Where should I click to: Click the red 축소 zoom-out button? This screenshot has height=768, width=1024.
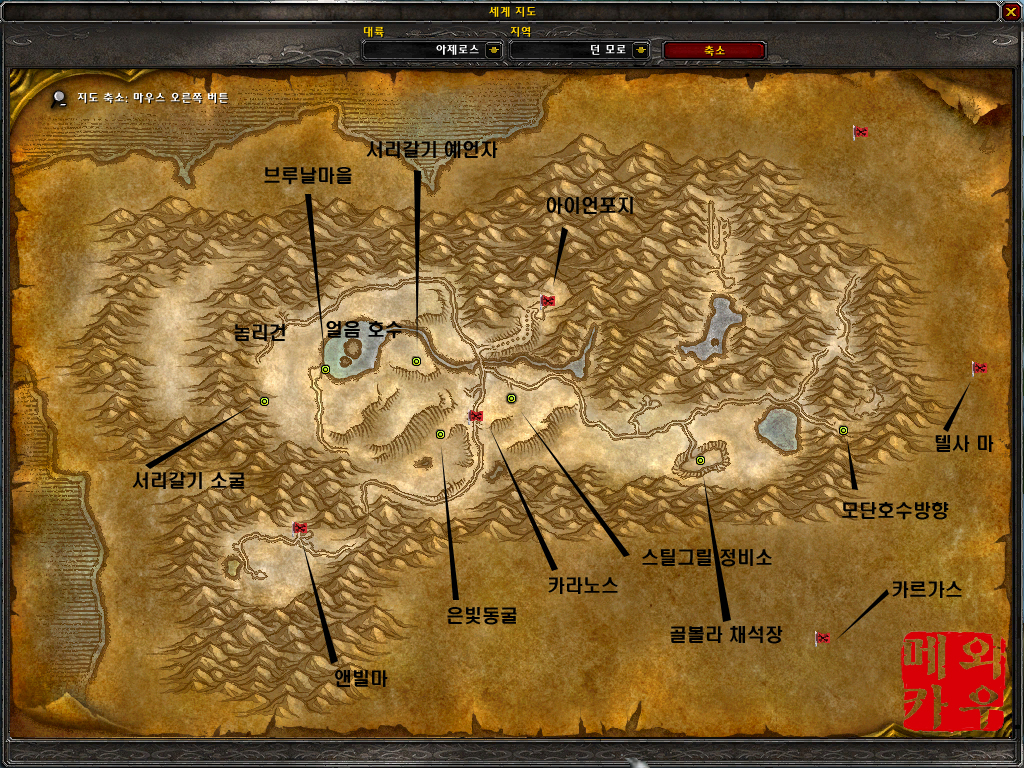tap(714, 50)
